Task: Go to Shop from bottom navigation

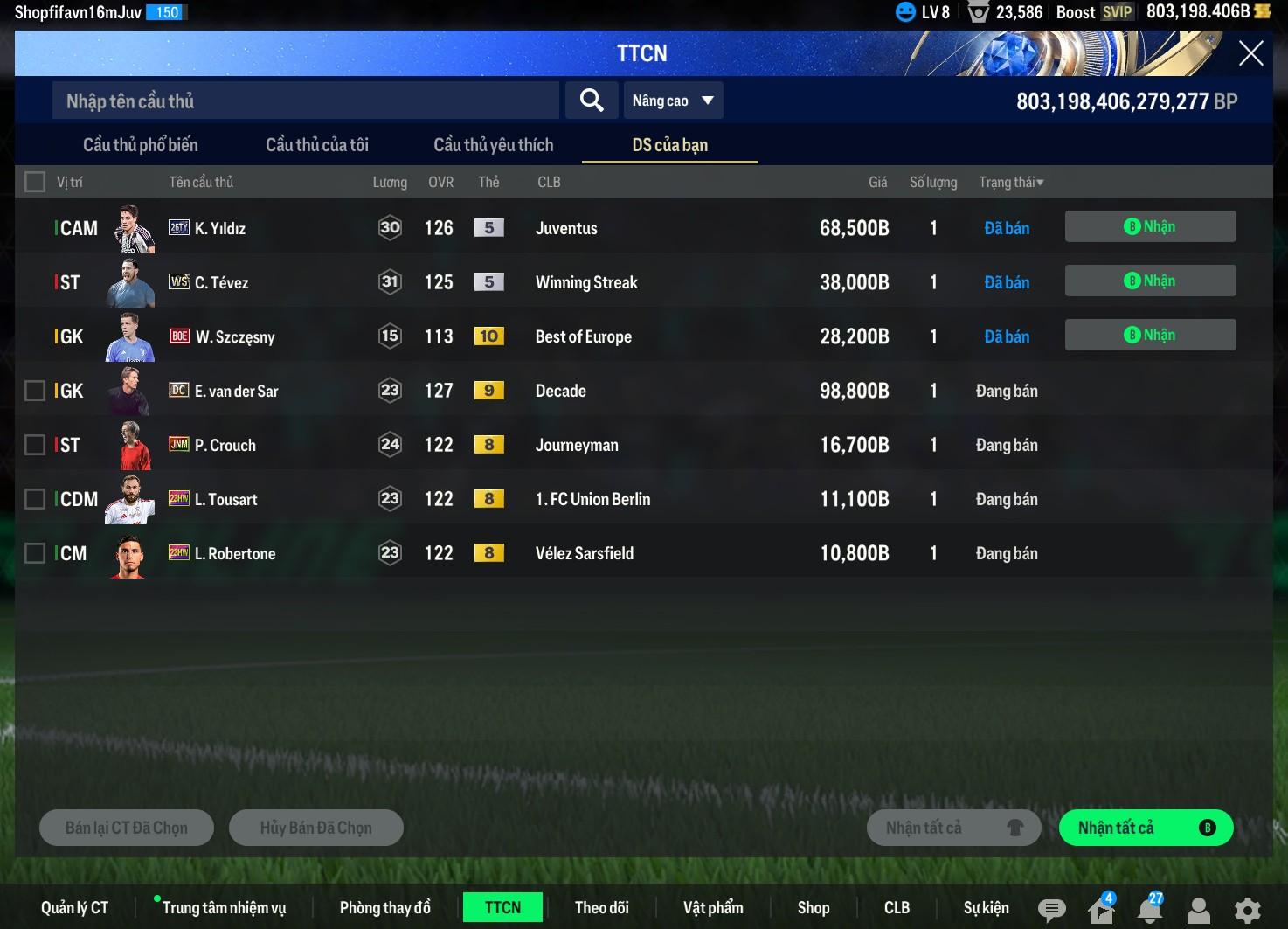Action: tap(814, 908)
